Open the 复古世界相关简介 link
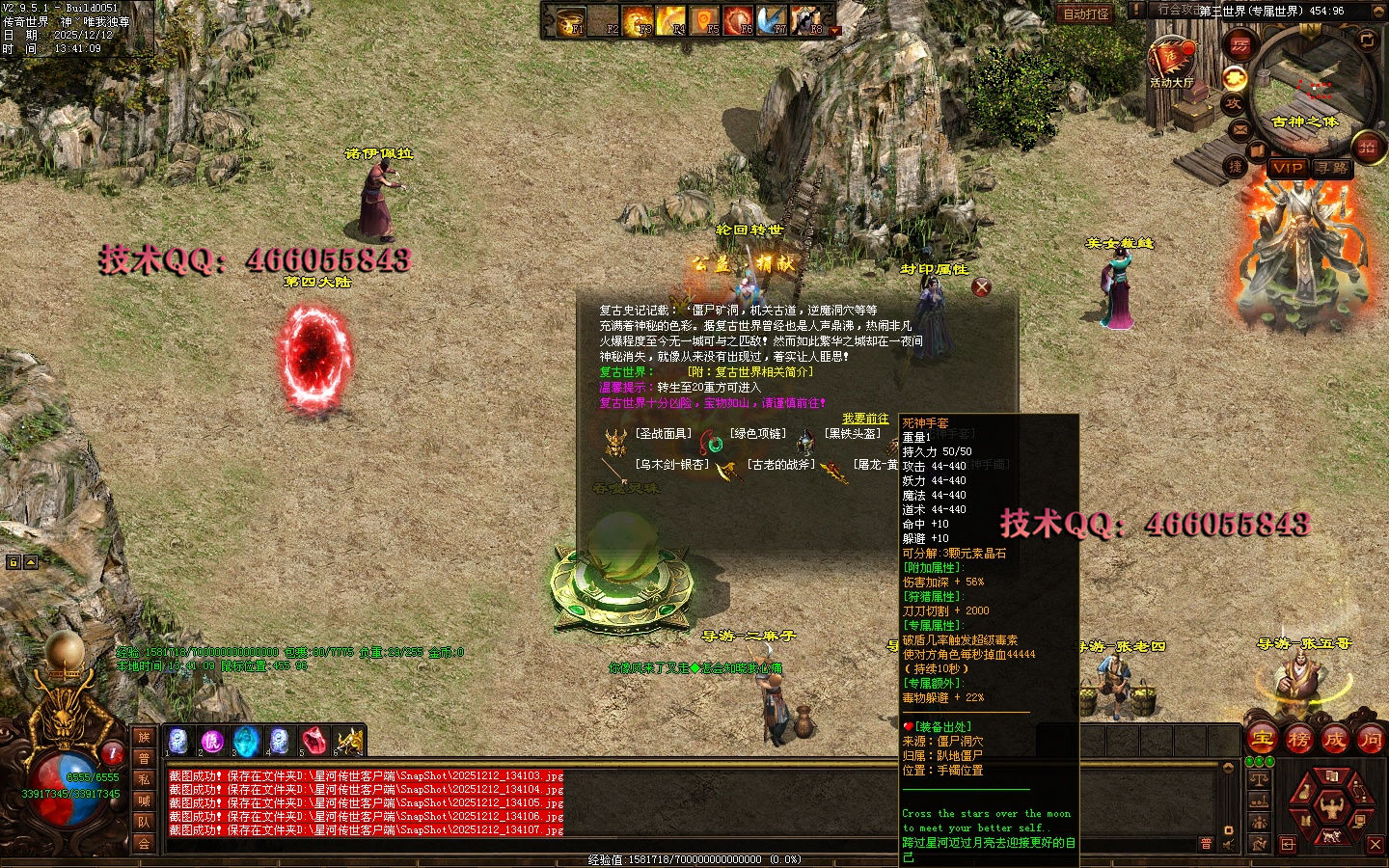 click(749, 372)
